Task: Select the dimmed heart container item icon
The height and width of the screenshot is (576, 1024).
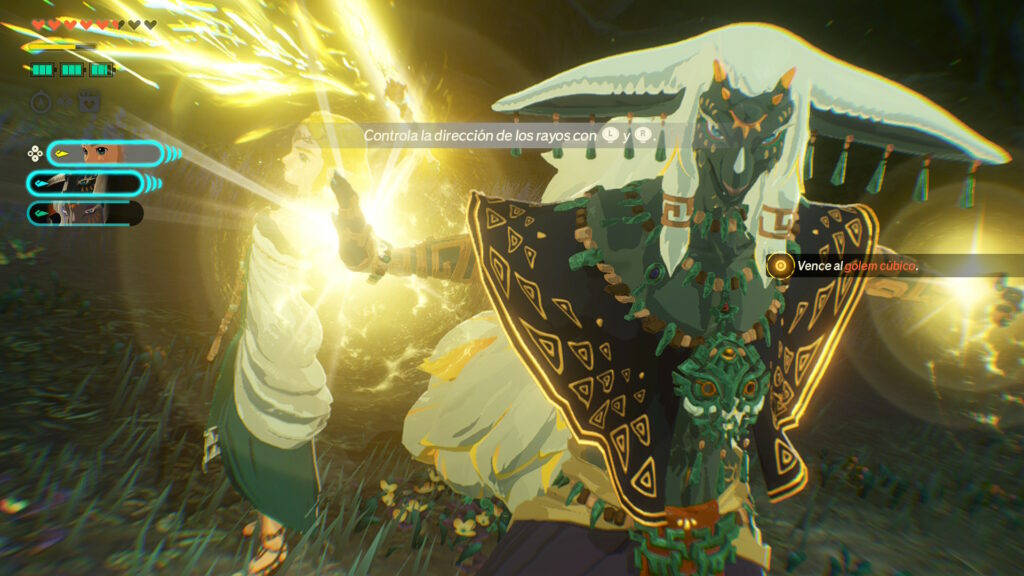Action: pos(90,102)
